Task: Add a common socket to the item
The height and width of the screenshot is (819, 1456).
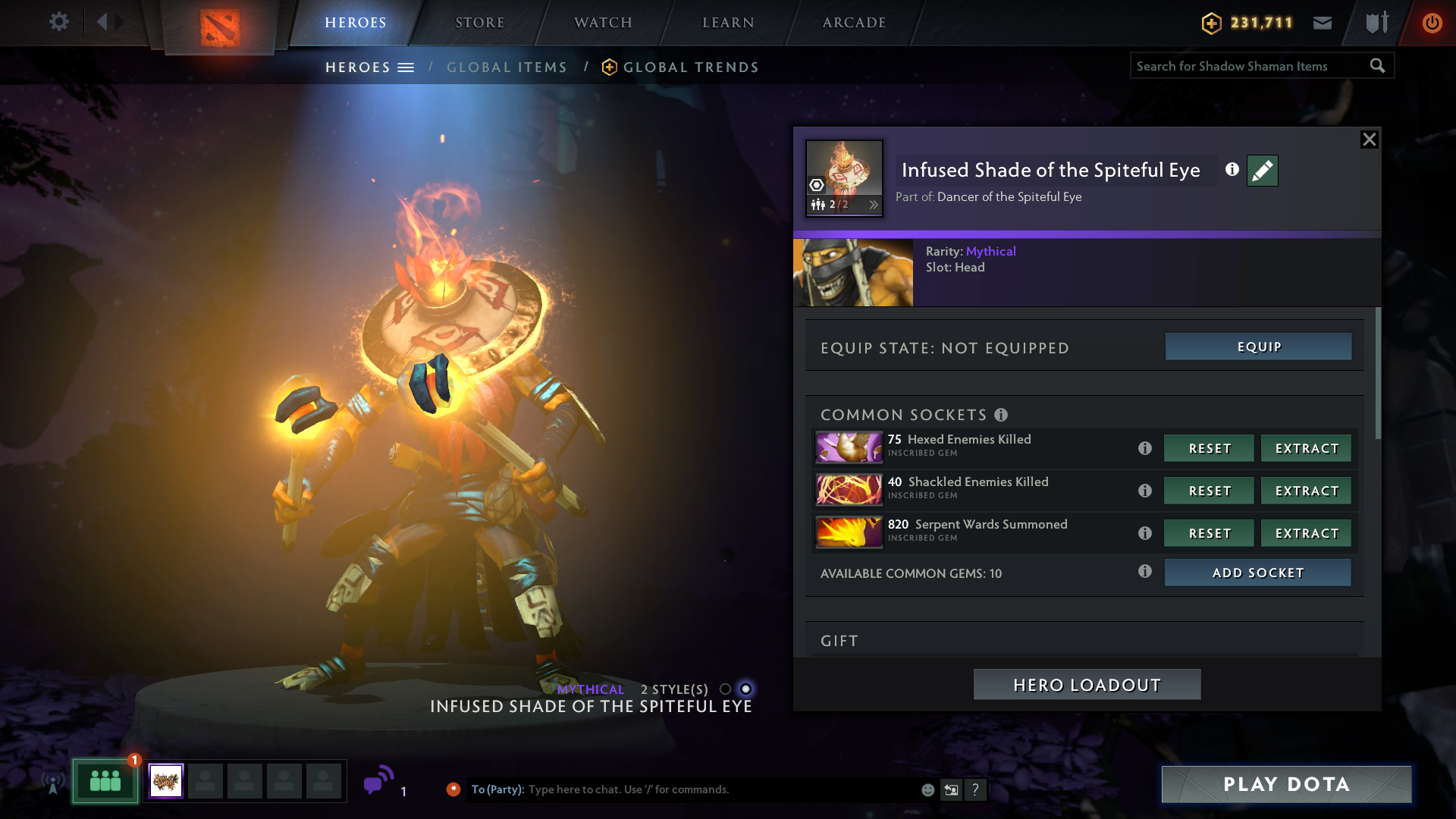Action: click(x=1257, y=573)
